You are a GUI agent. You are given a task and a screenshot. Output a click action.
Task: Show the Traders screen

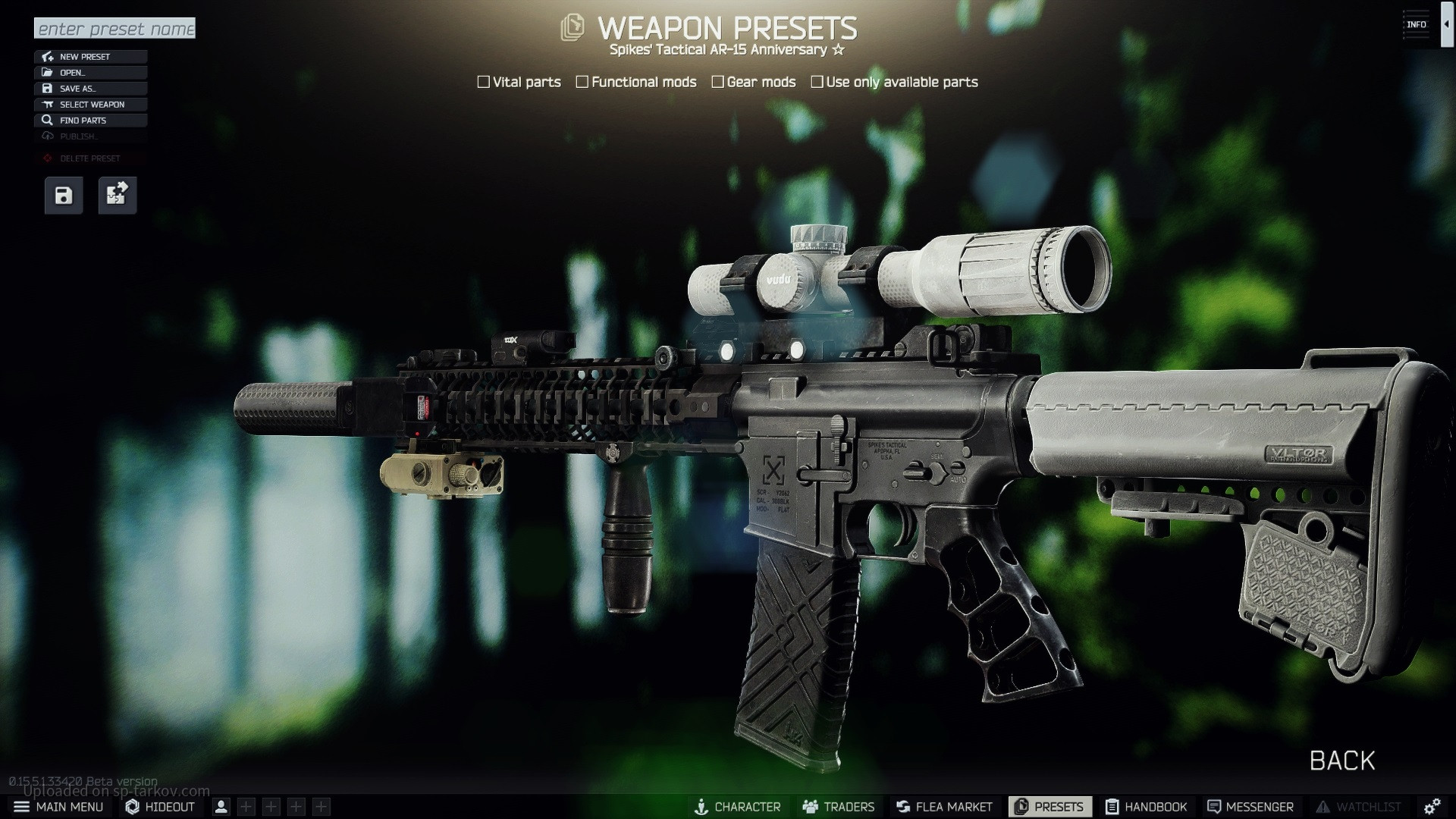[x=839, y=807]
